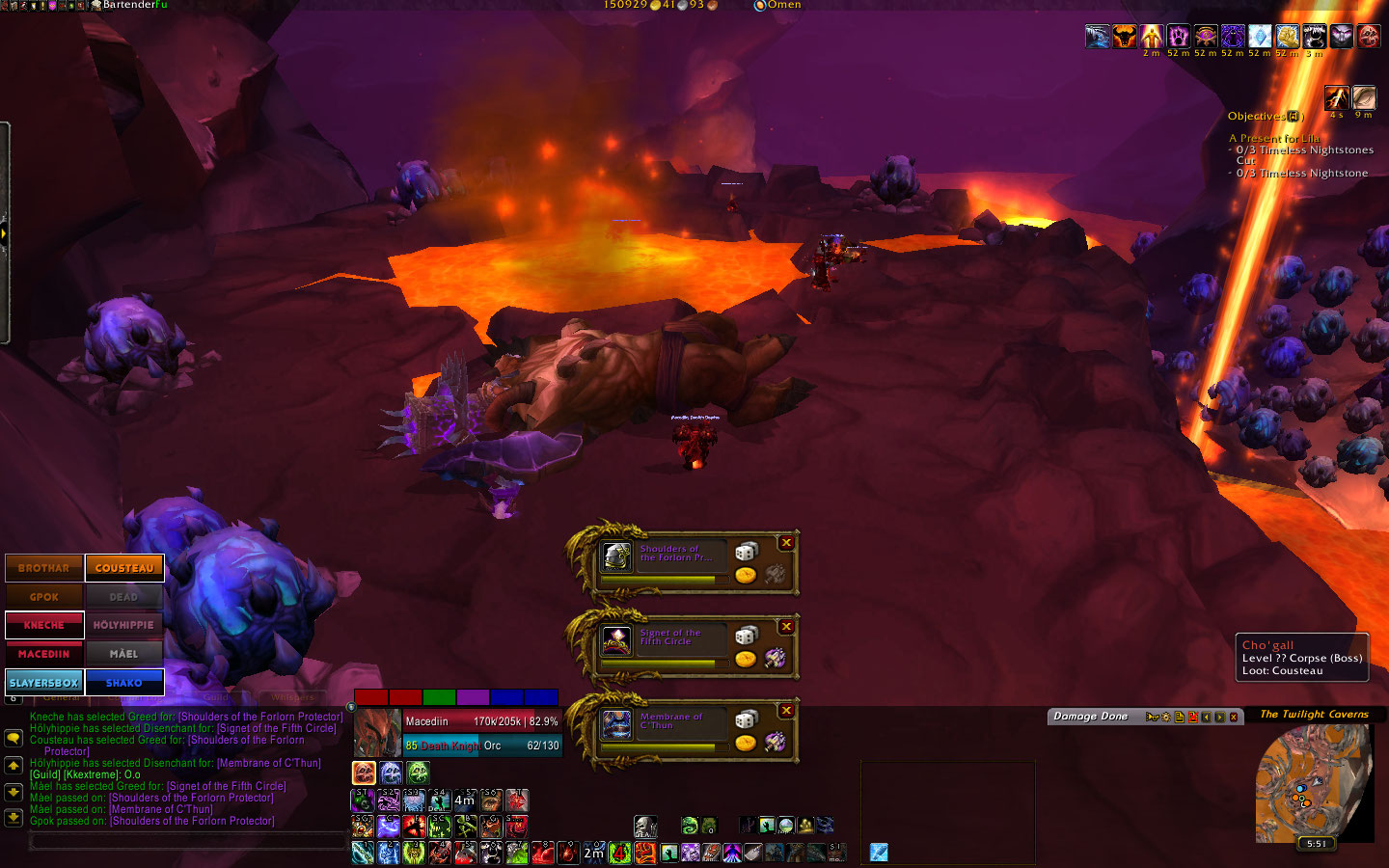Disenchant the Signet of the Fifth Circle
Image resolution: width=1389 pixels, height=868 pixels.
click(x=776, y=659)
